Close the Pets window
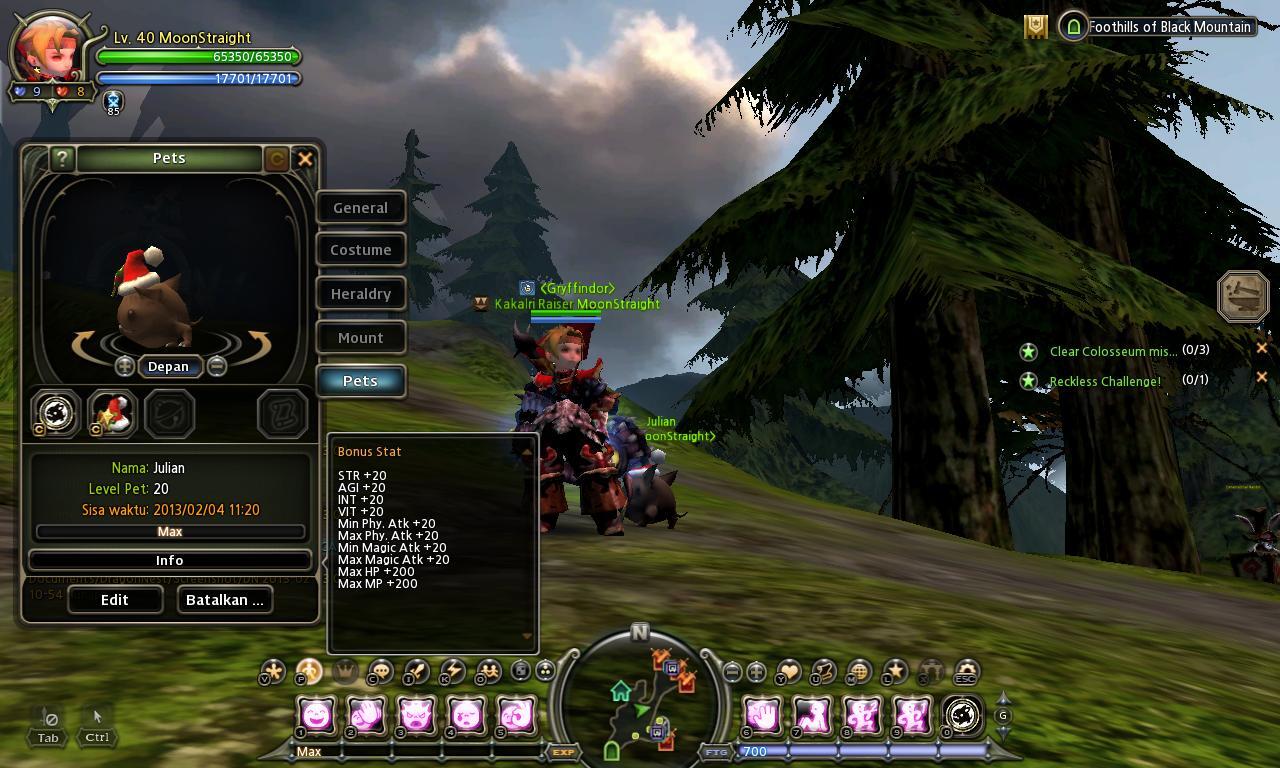This screenshot has height=768, width=1280. pos(305,158)
